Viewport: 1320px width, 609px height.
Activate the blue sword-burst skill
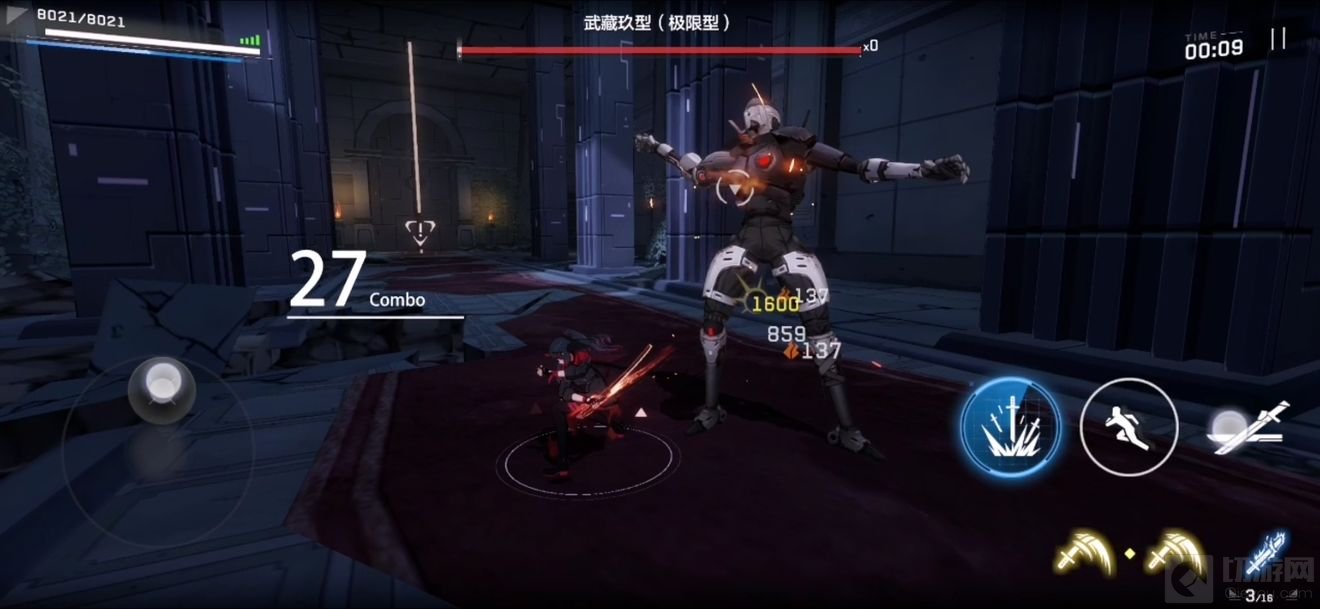[1011, 427]
